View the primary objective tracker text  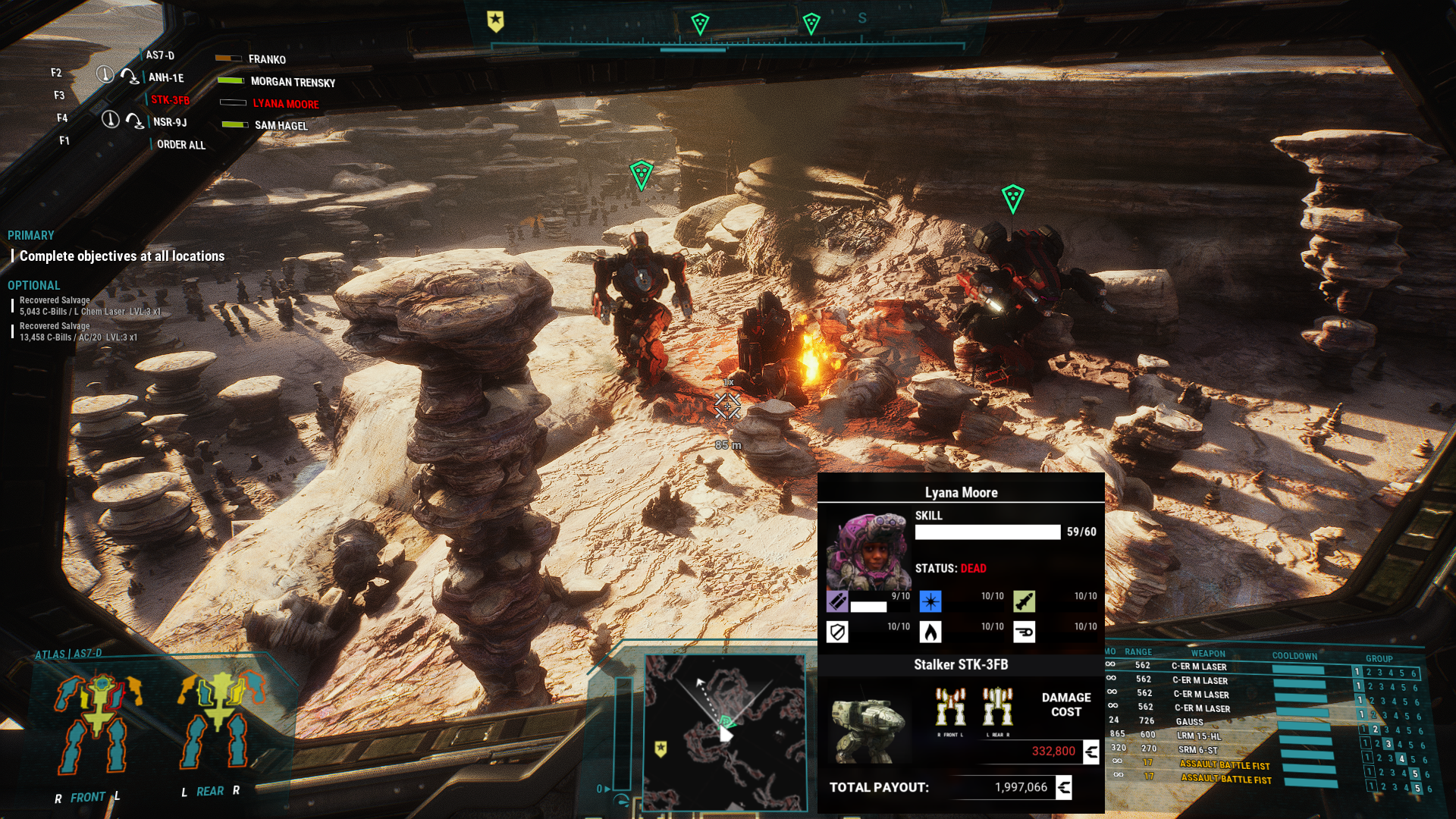pyautogui.click(x=122, y=256)
